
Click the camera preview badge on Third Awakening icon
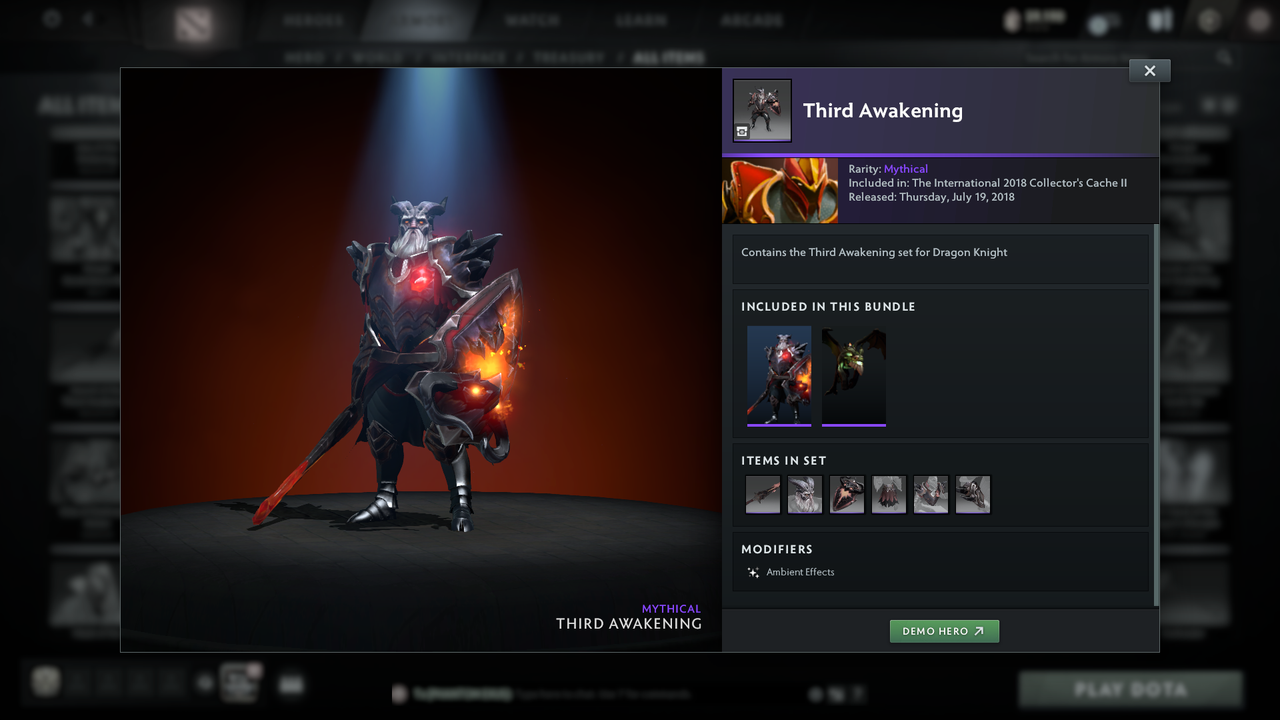(741, 131)
